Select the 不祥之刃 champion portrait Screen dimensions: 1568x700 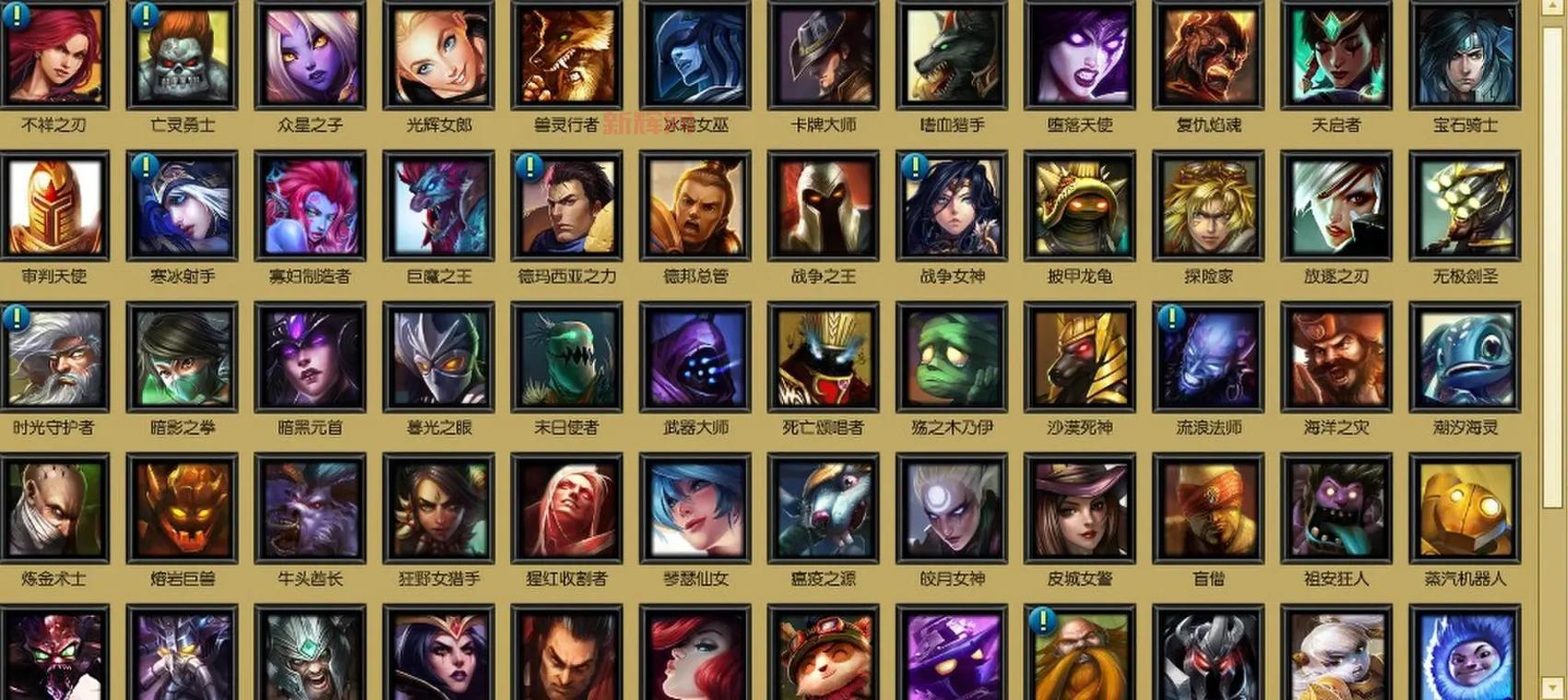tap(57, 55)
